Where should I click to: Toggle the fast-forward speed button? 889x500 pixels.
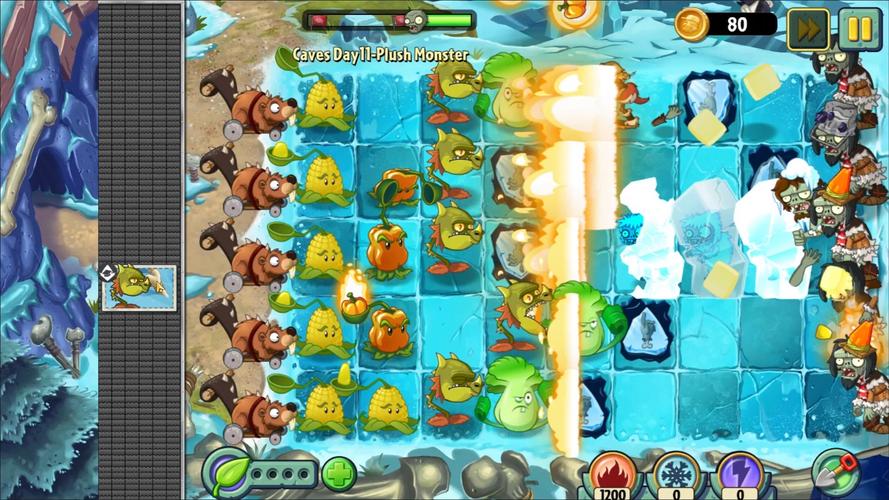808,28
